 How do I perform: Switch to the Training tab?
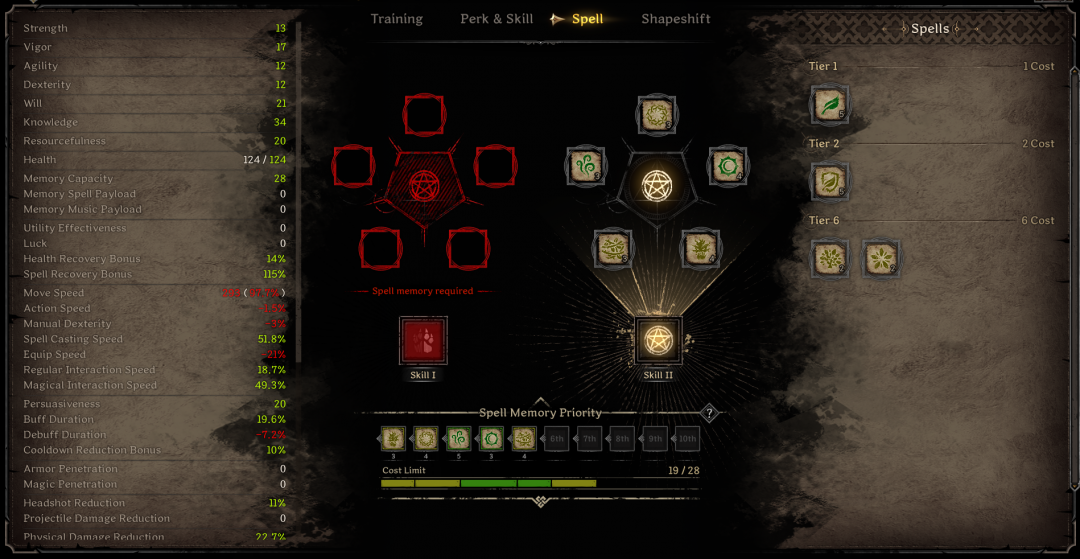[x=396, y=19]
